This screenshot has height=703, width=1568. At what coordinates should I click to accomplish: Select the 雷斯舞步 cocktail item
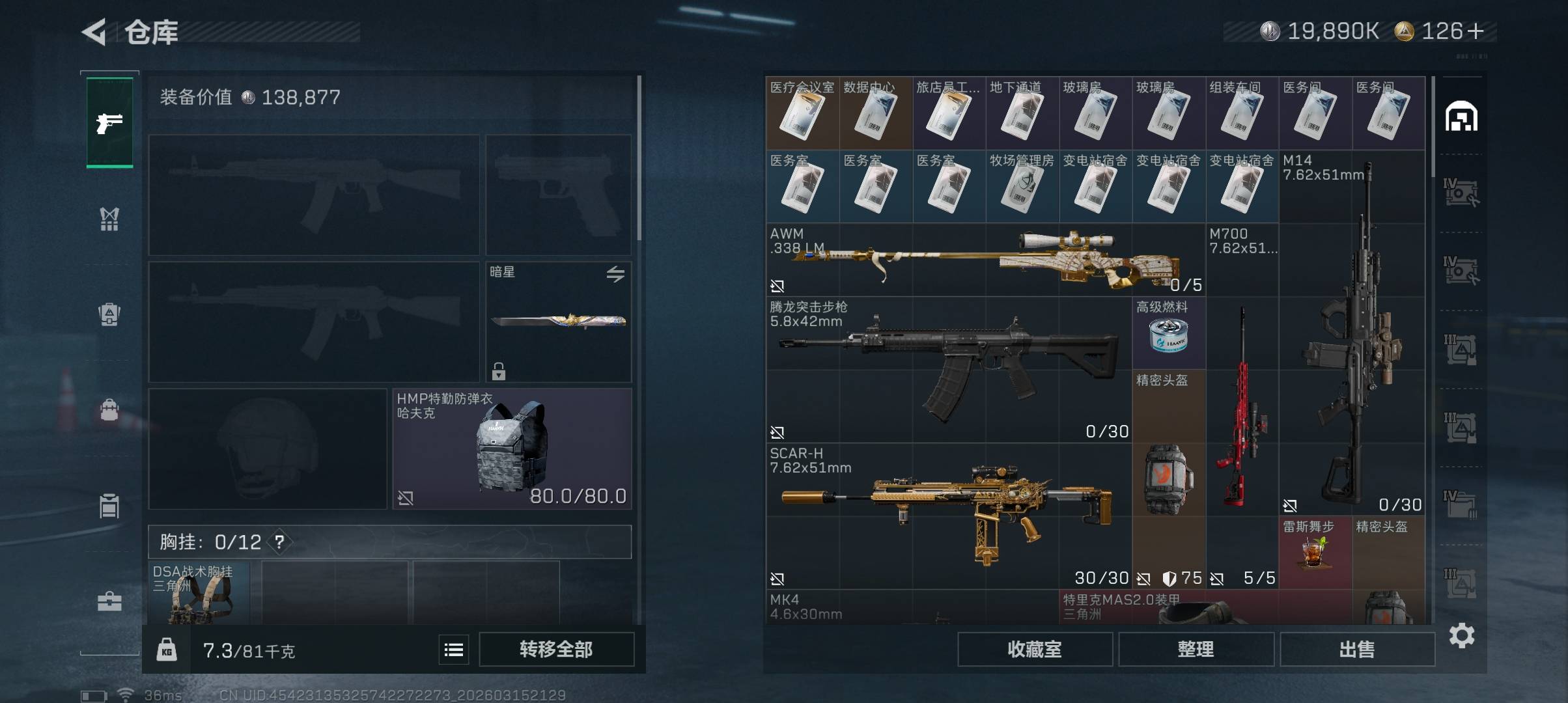click(x=1315, y=552)
